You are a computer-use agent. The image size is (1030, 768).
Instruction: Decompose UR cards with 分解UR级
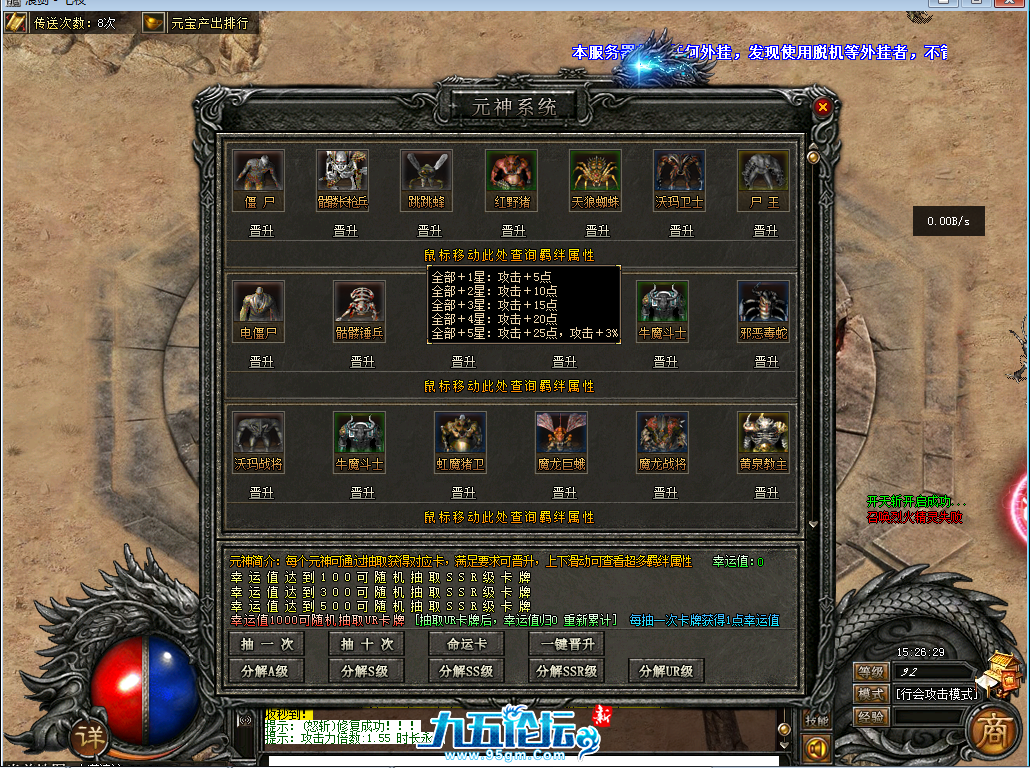click(666, 671)
